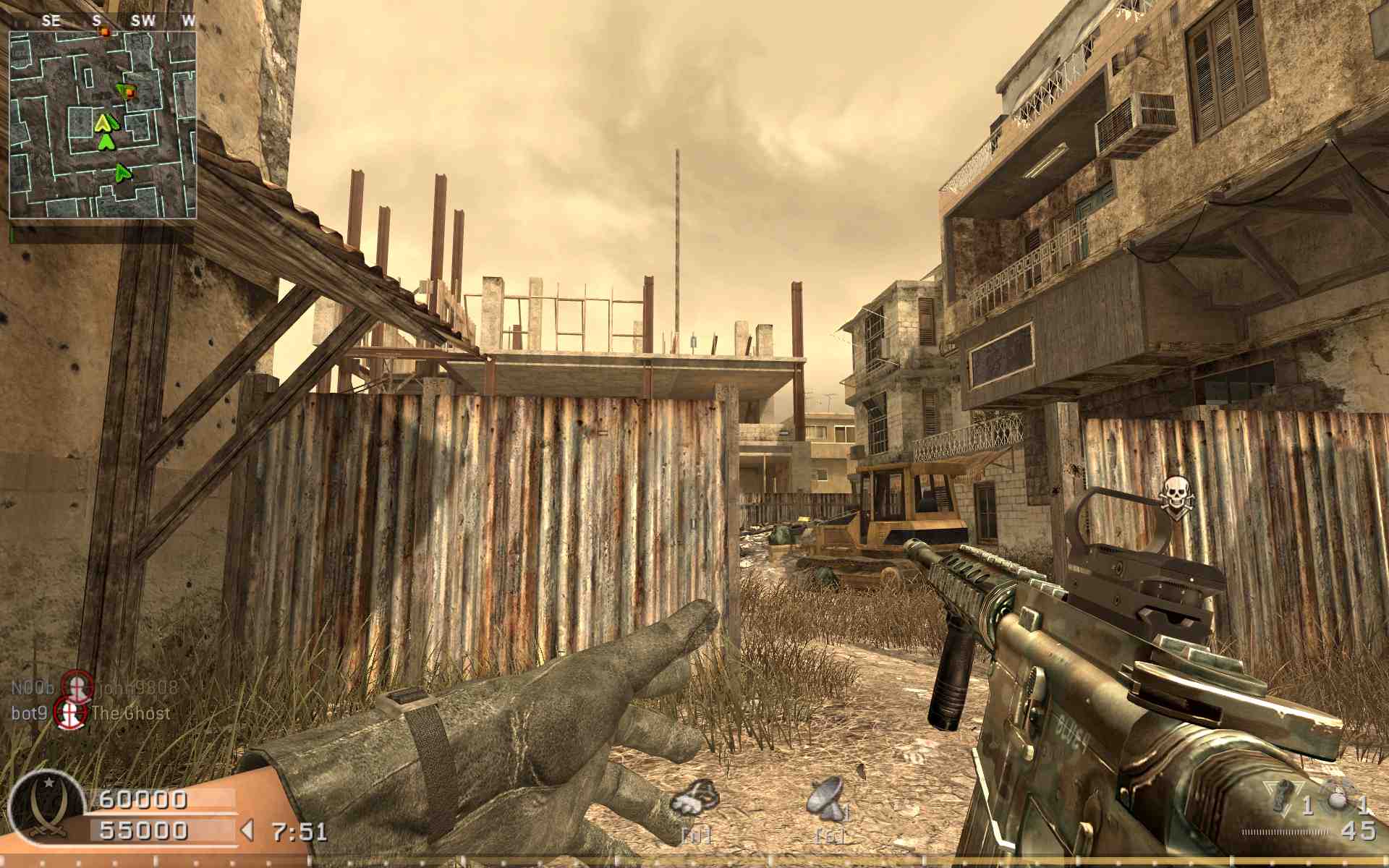Screen dimensions: 1389x868
Task: Click the N00b kill feed entry
Action: click(94, 687)
